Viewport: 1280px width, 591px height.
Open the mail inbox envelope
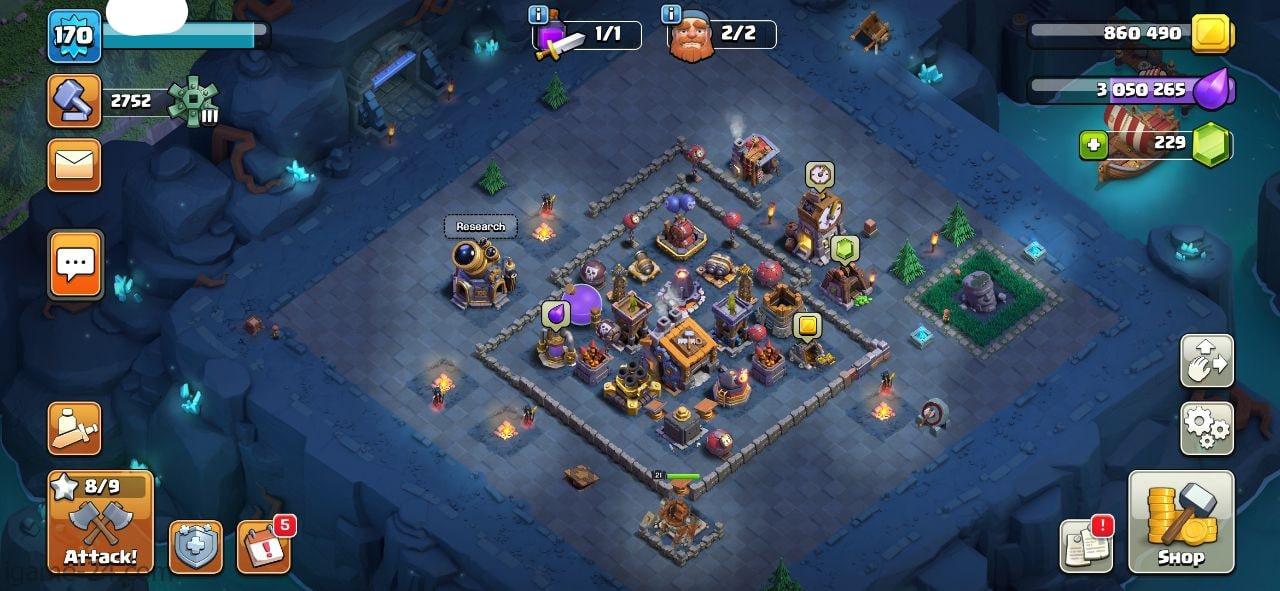(74, 165)
